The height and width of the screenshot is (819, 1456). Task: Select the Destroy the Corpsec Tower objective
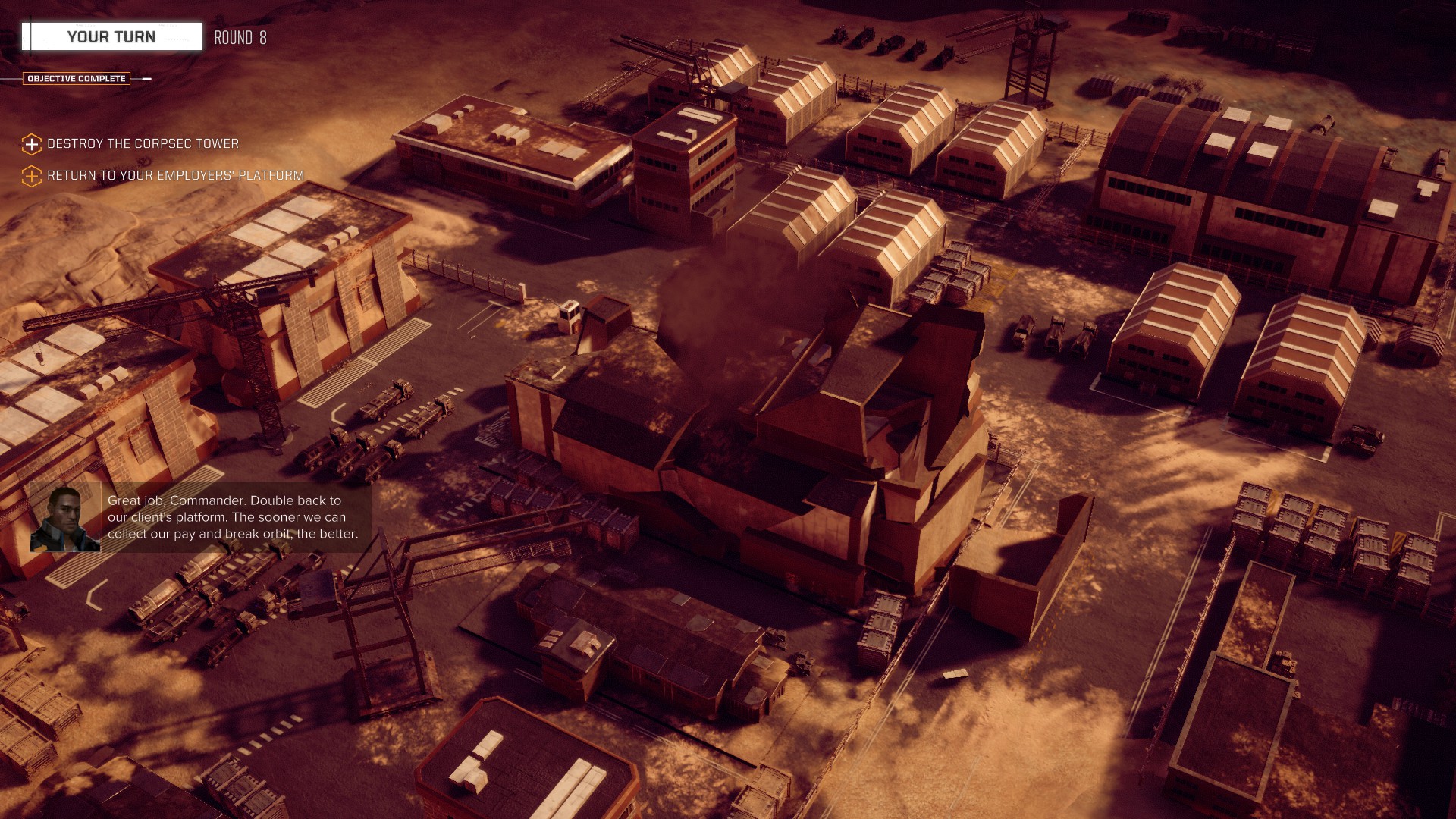click(x=142, y=144)
